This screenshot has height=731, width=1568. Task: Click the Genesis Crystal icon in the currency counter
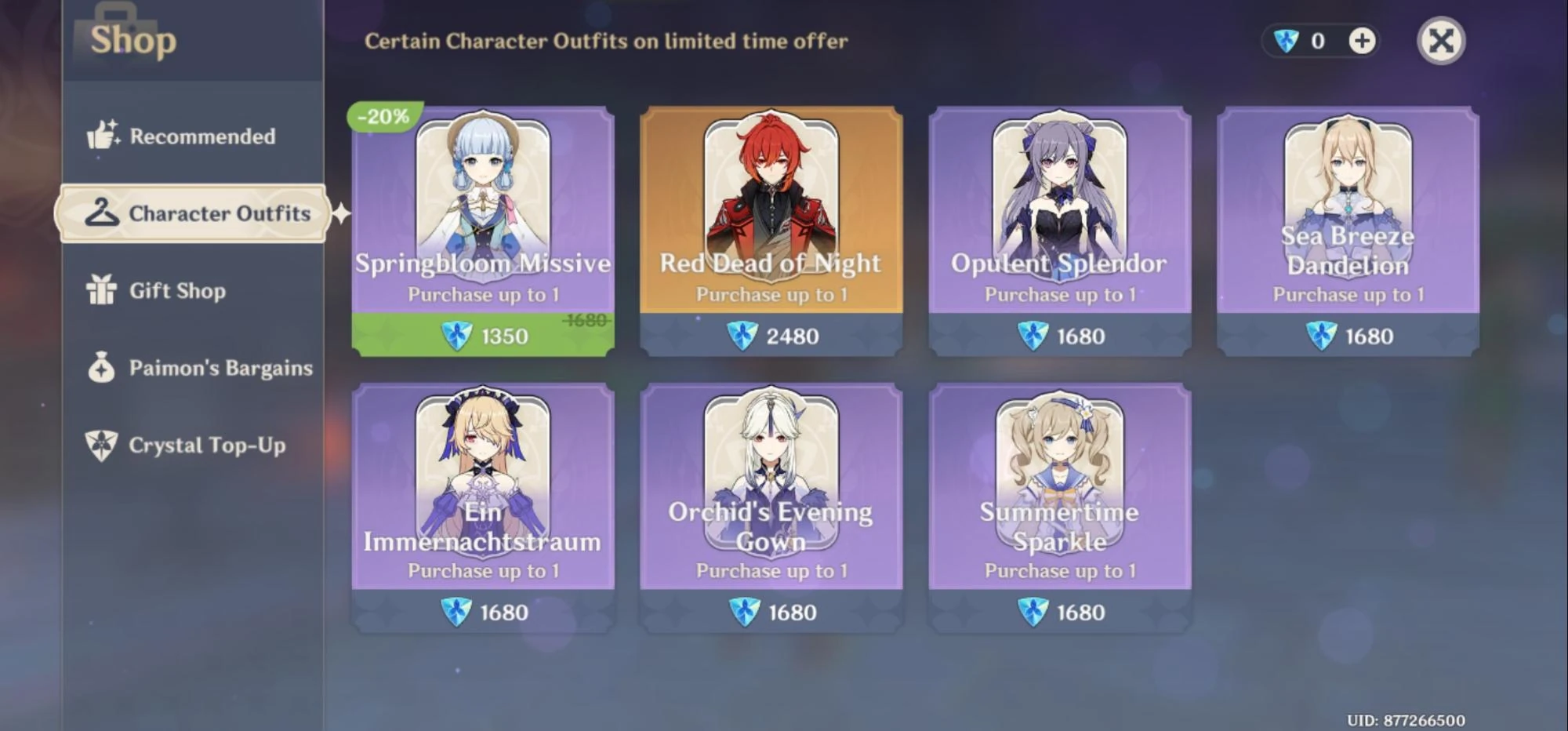(x=1286, y=40)
